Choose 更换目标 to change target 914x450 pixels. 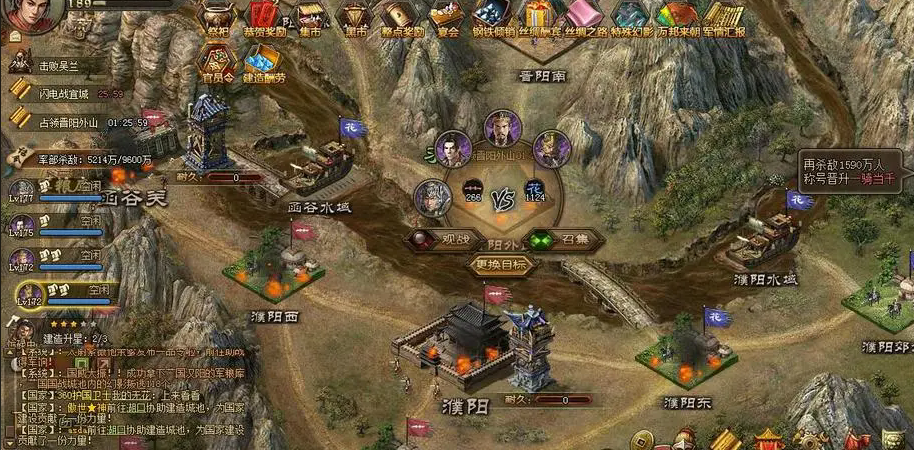click(503, 265)
